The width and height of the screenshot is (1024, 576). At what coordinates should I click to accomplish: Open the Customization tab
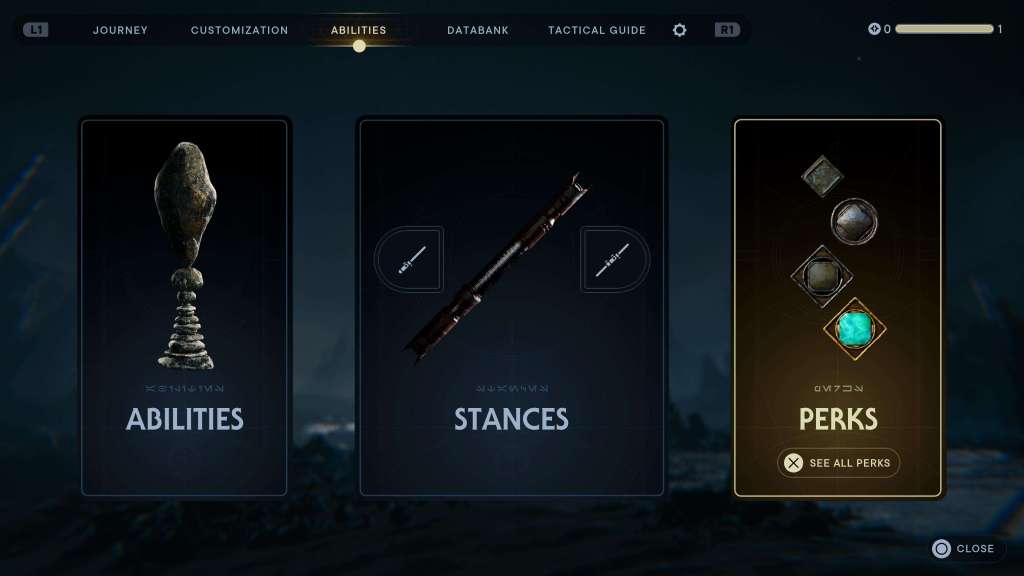(239, 30)
